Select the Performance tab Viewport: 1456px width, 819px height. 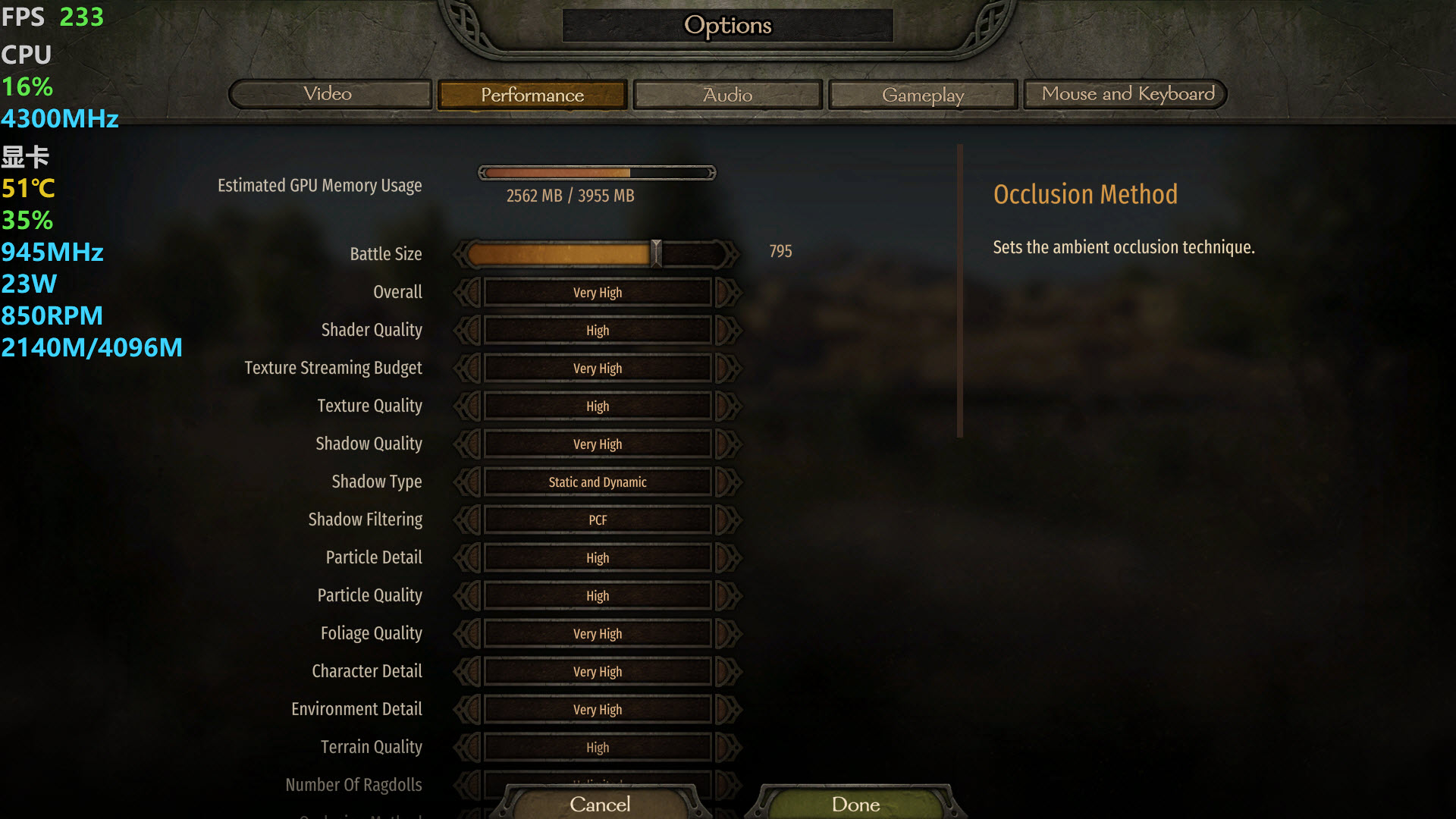(x=532, y=95)
